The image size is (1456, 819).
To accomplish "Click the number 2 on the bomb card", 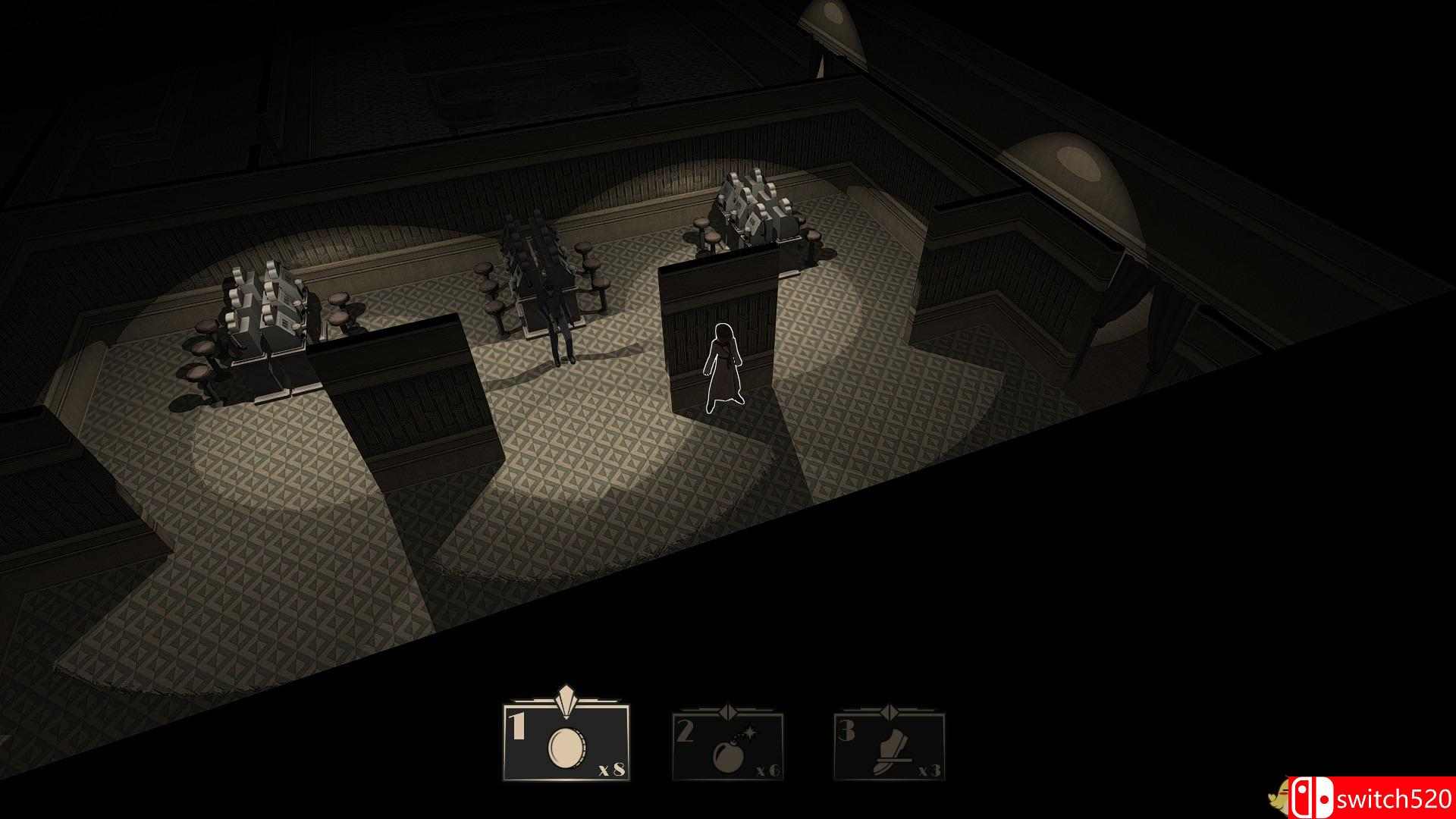I will (x=684, y=730).
